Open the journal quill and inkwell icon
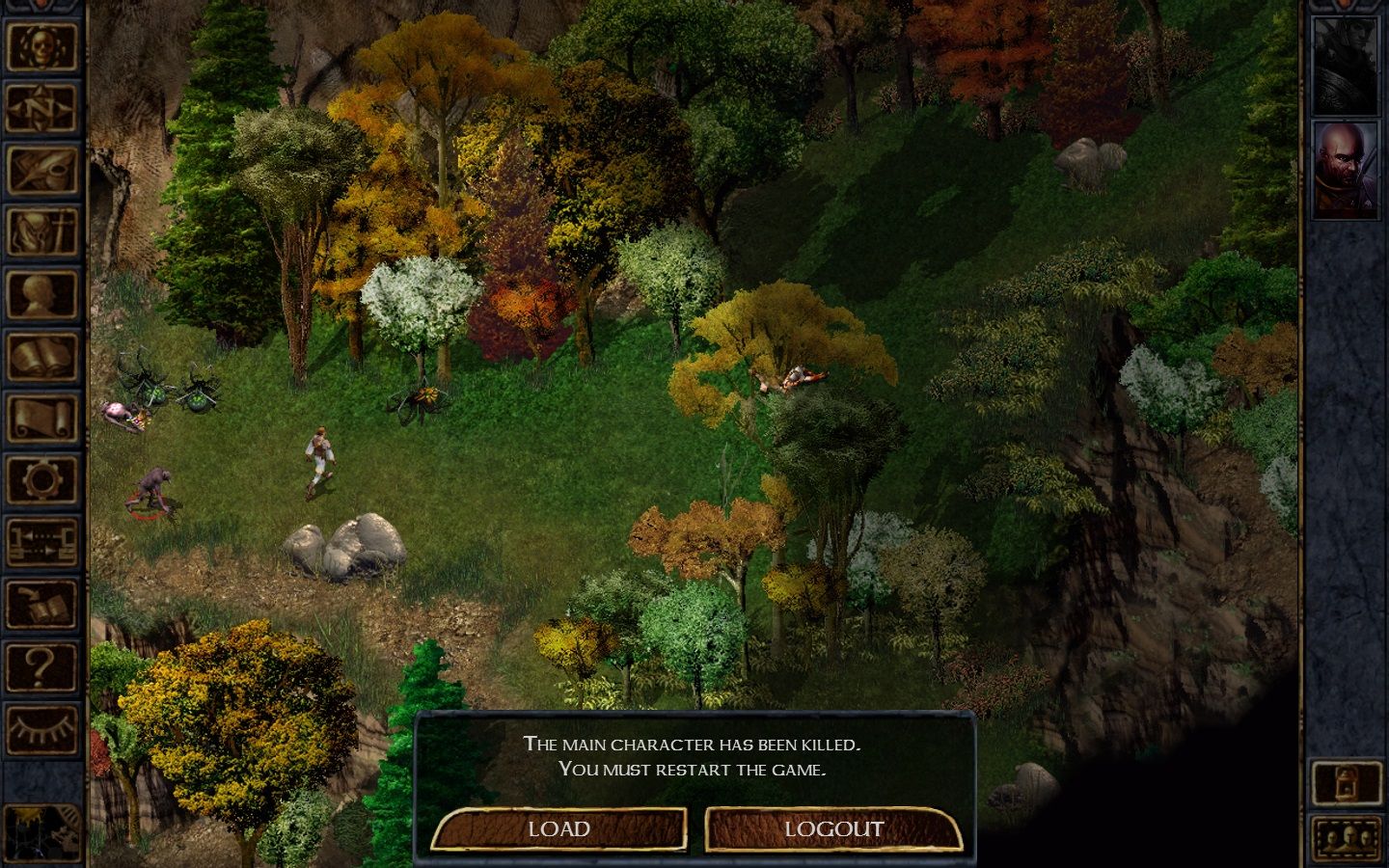Image resolution: width=1389 pixels, height=868 pixels. coord(42,171)
